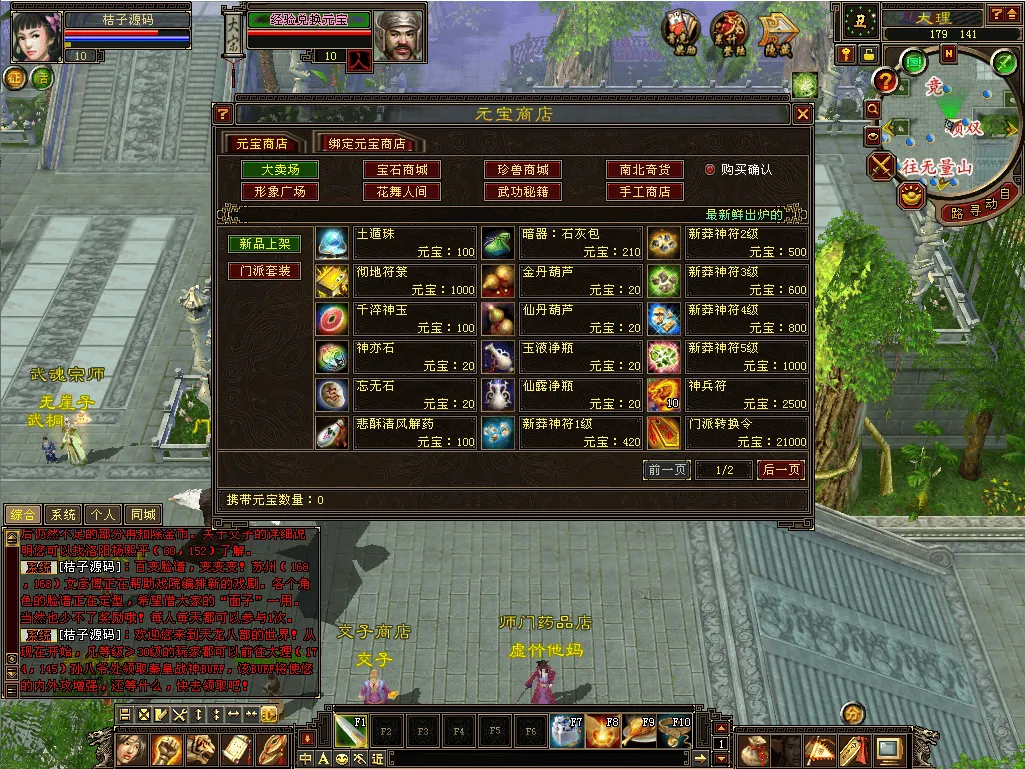Image resolution: width=1025 pixels, height=769 pixels.
Task: Select the 武功秘籍 category
Action: click(x=523, y=191)
